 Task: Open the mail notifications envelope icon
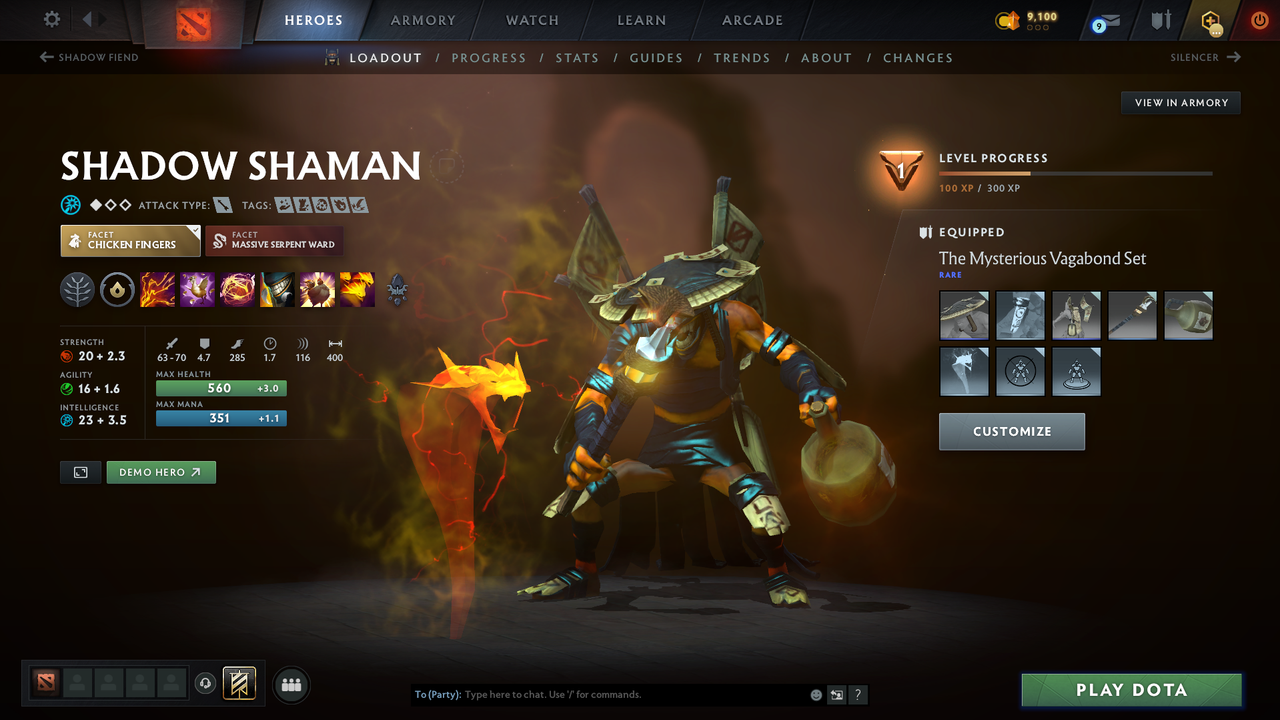tap(1103, 20)
